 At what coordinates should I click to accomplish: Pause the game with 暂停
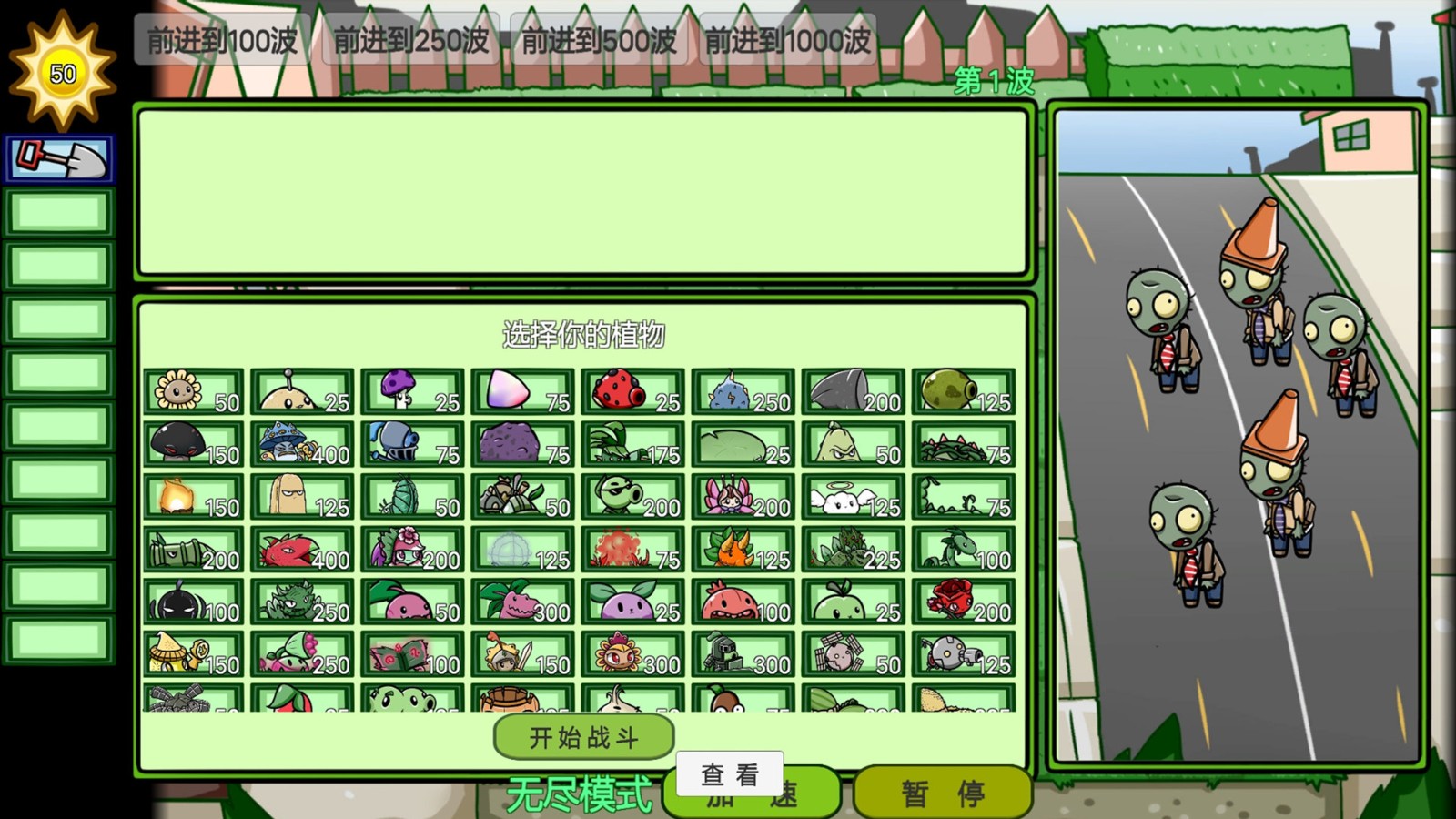(942, 794)
